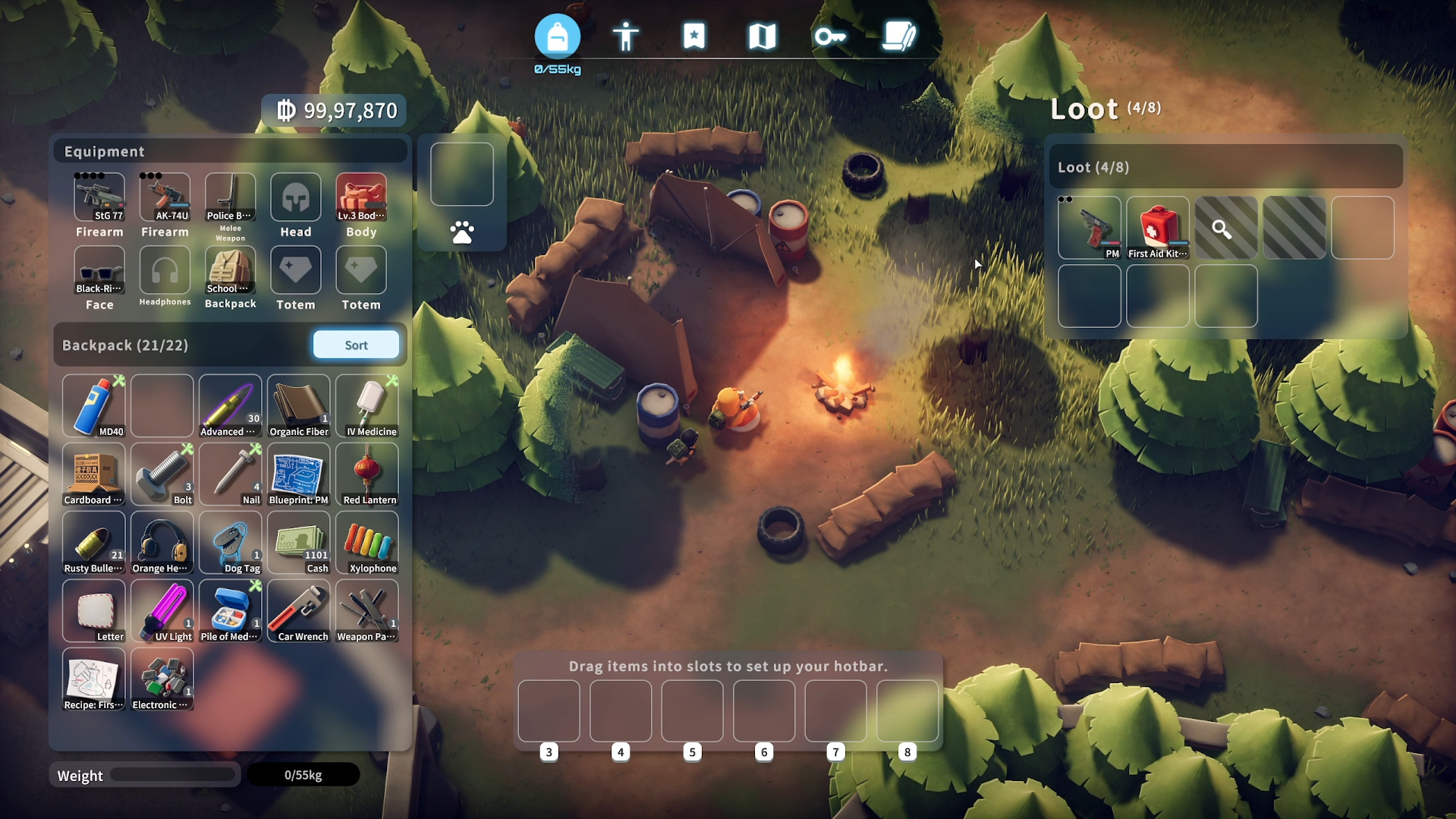Screen dimensions: 1456x819
Task: Choose the Xylophone in the backpack
Action: (x=367, y=542)
